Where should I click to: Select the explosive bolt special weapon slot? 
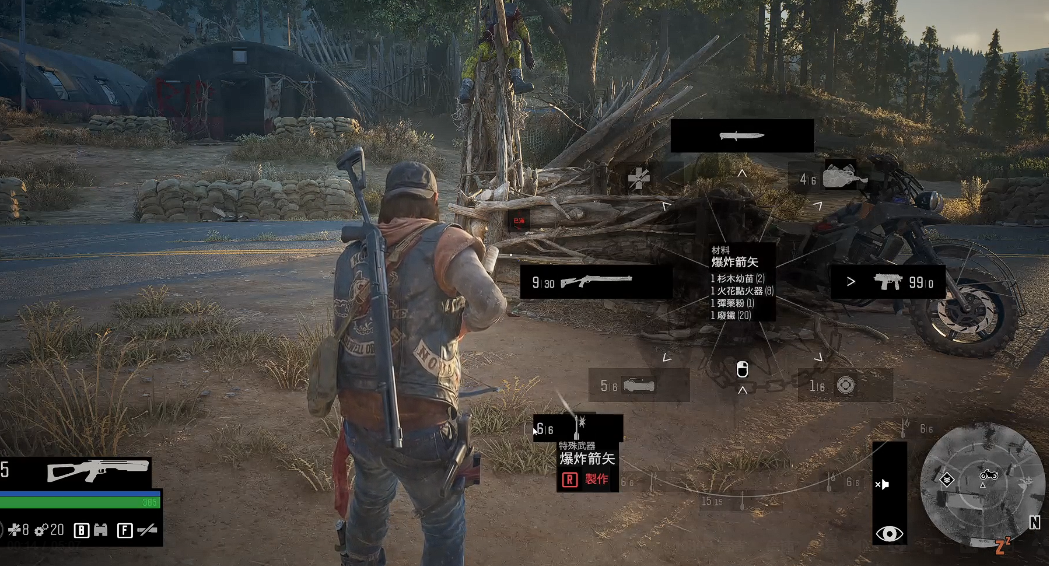pos(577,428)
